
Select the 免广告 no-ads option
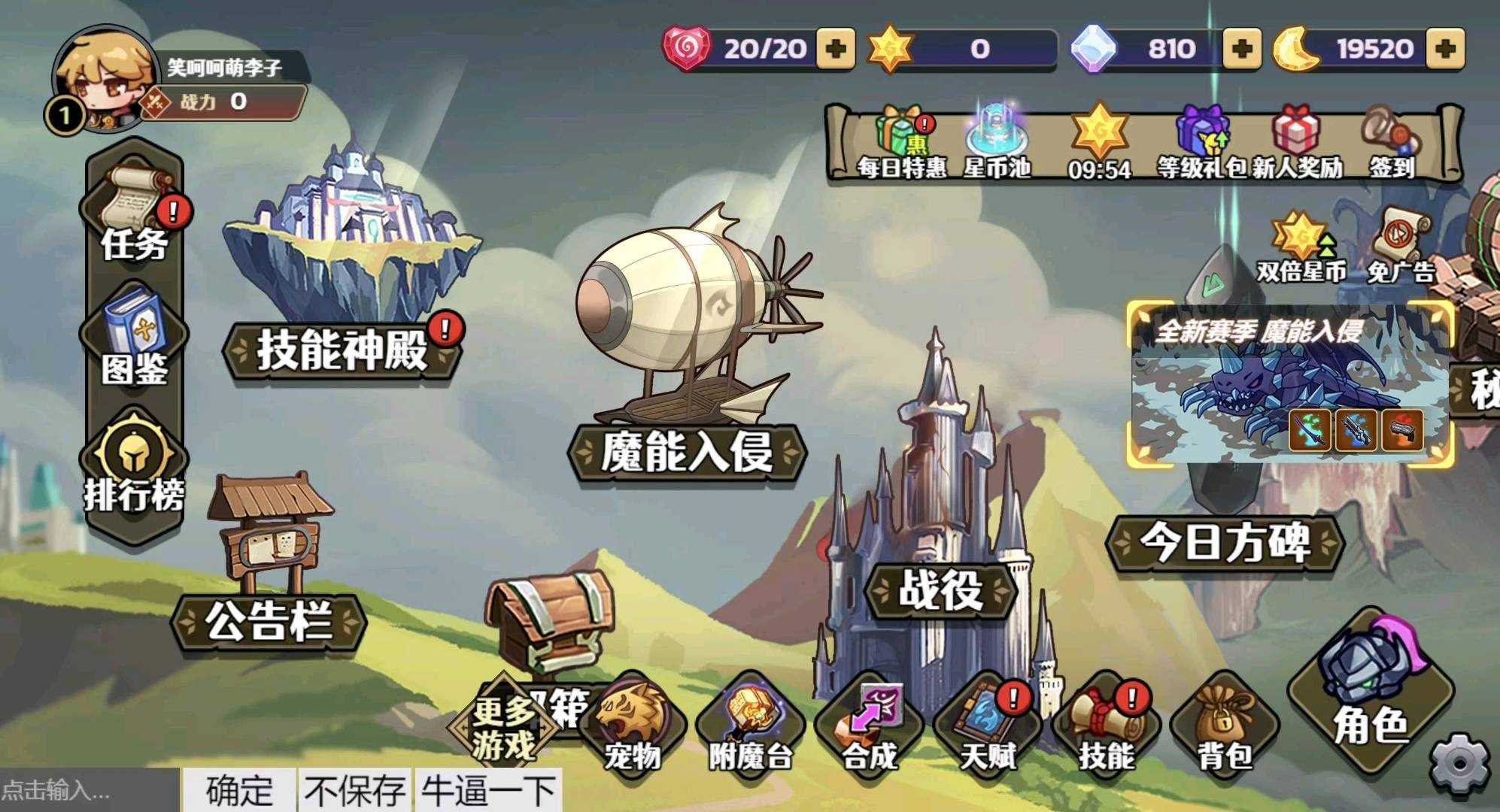[x=1401, y=248]
